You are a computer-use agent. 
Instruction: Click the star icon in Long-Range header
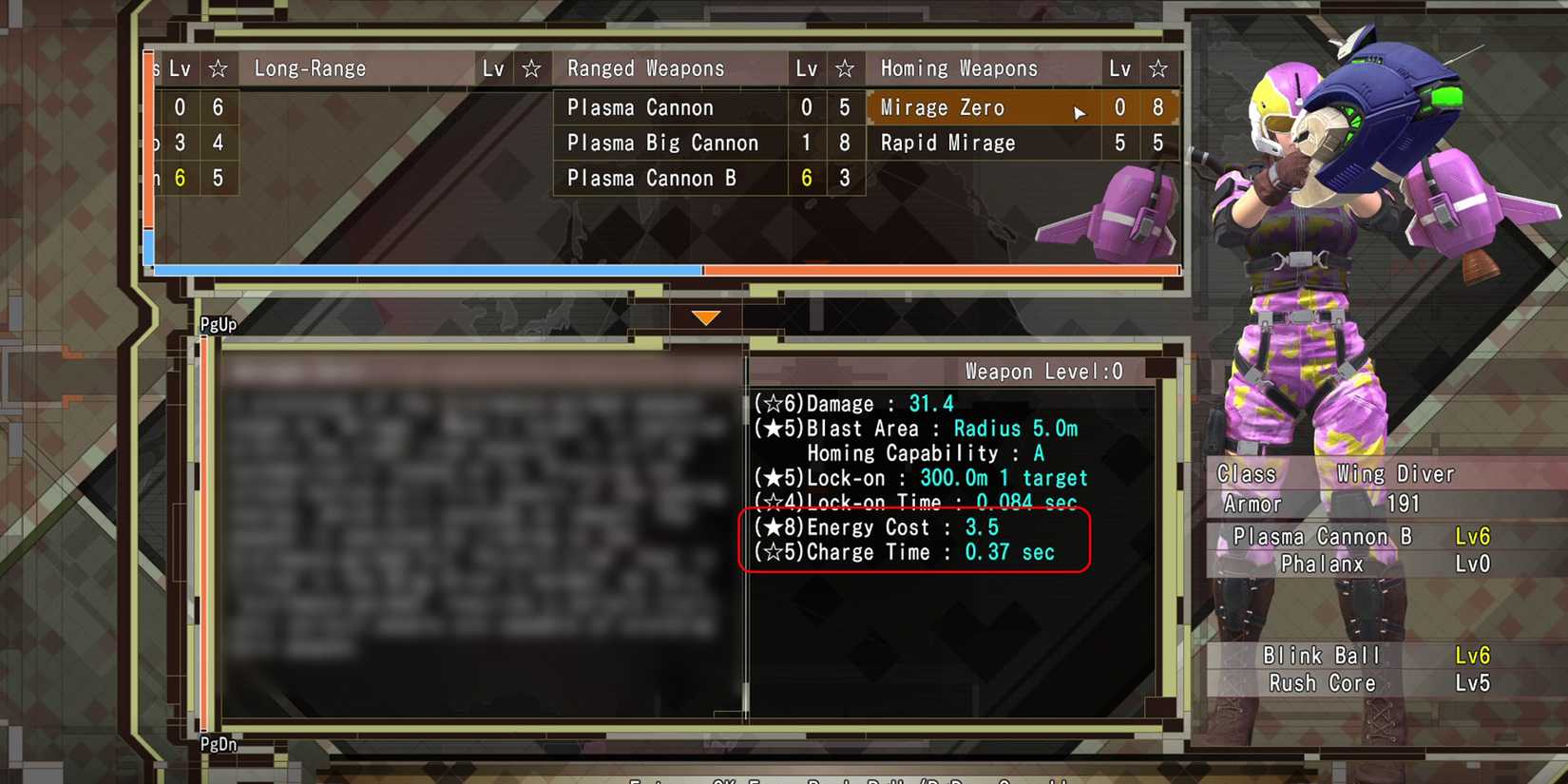[x=532, y=67]
